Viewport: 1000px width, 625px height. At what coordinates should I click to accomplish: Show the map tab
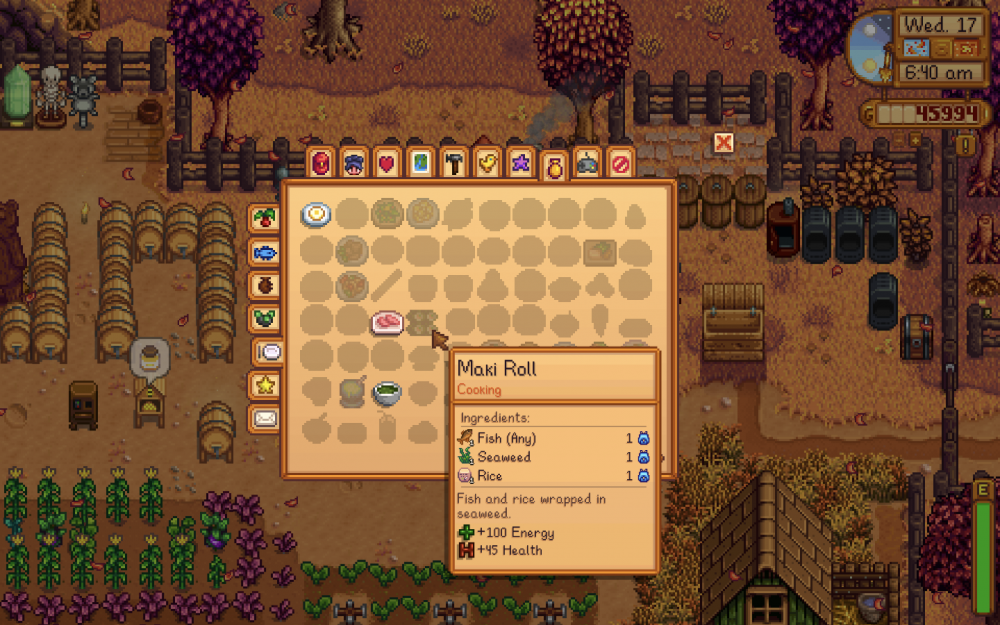(x=420, y=163)
